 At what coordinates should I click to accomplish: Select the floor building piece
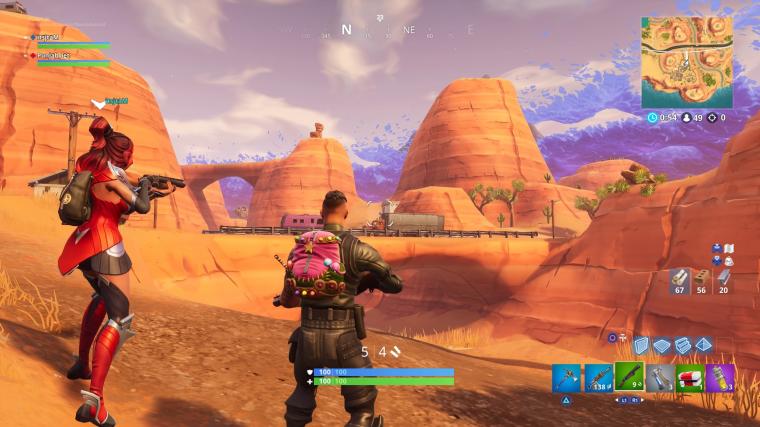(661, 345)
